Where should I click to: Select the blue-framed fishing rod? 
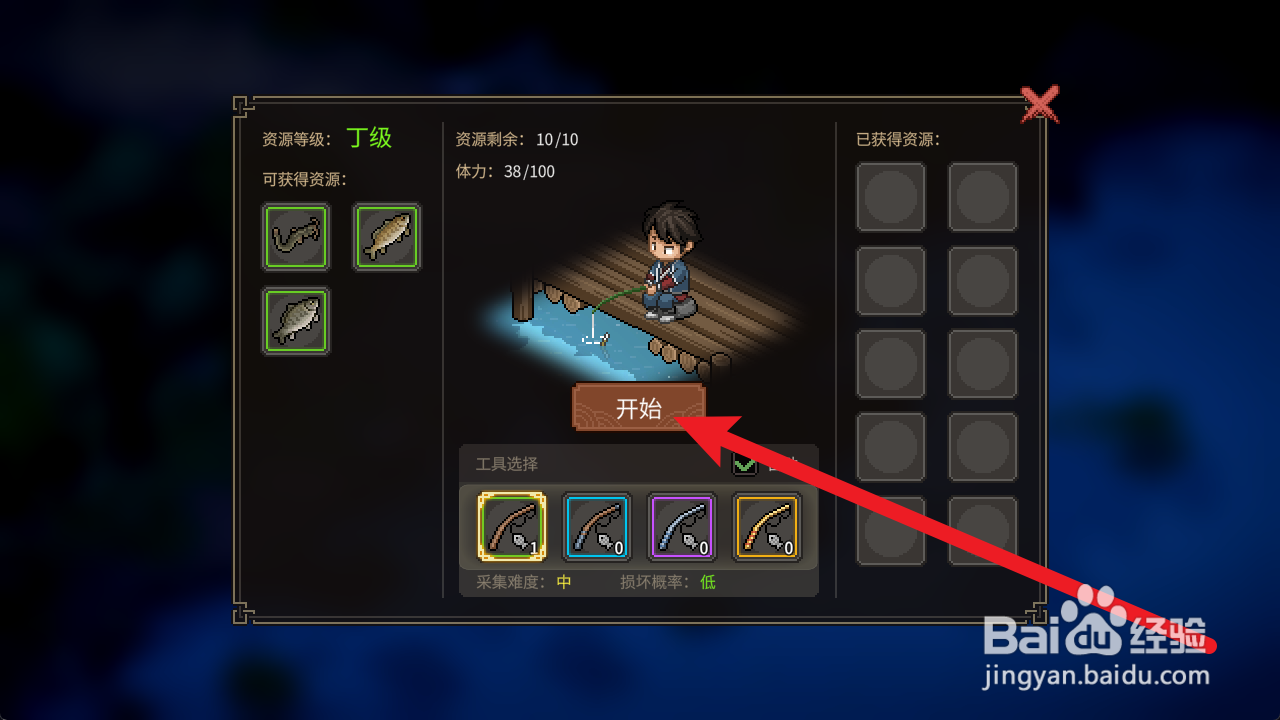[x=597, y=527]
